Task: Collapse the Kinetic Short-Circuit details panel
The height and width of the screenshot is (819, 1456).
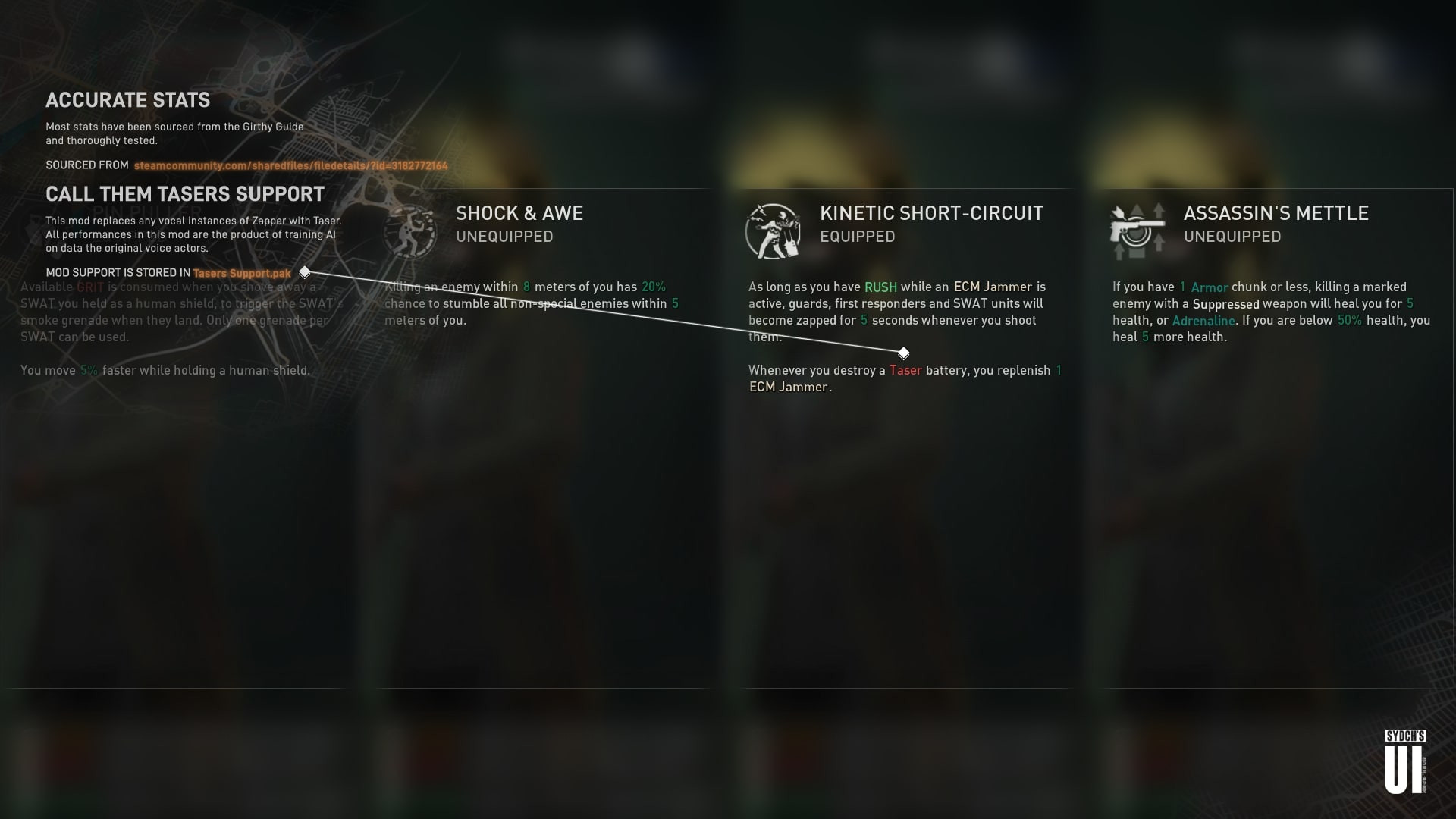Action: [931, 213]
